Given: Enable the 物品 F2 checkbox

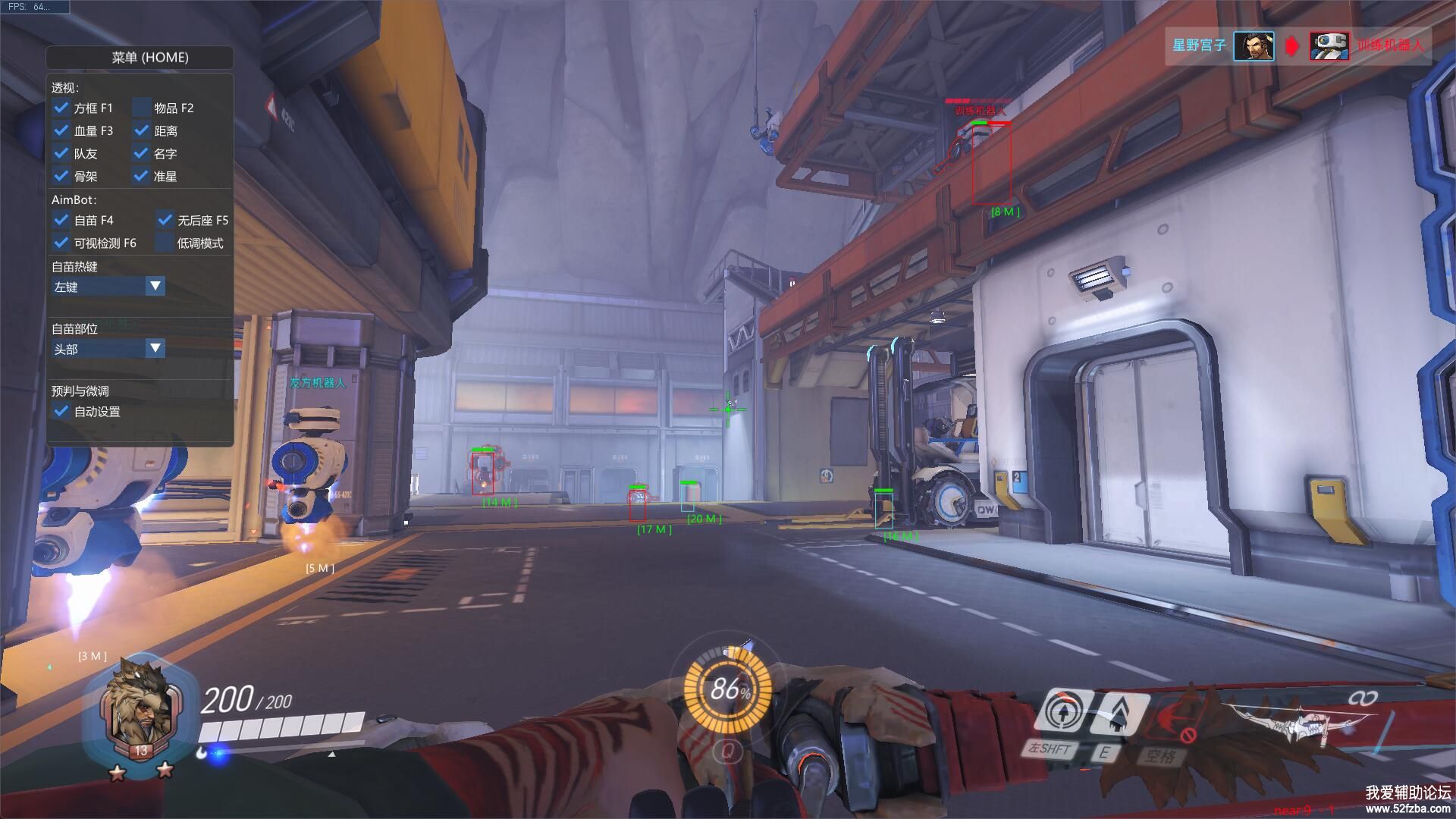Looking at the screenshot, I should pos(142,108).
